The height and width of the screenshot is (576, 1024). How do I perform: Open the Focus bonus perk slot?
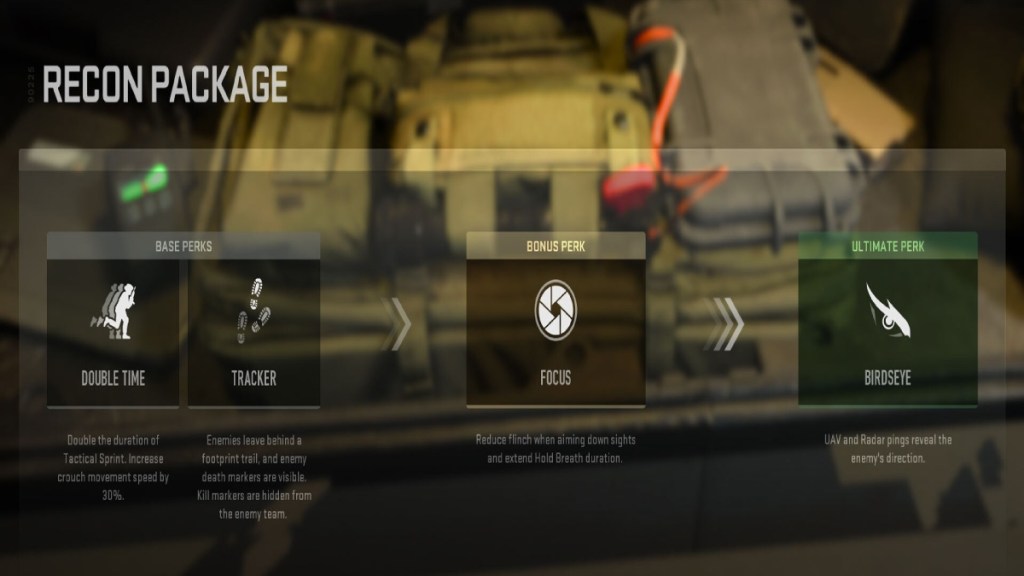(x=555, y=330)
